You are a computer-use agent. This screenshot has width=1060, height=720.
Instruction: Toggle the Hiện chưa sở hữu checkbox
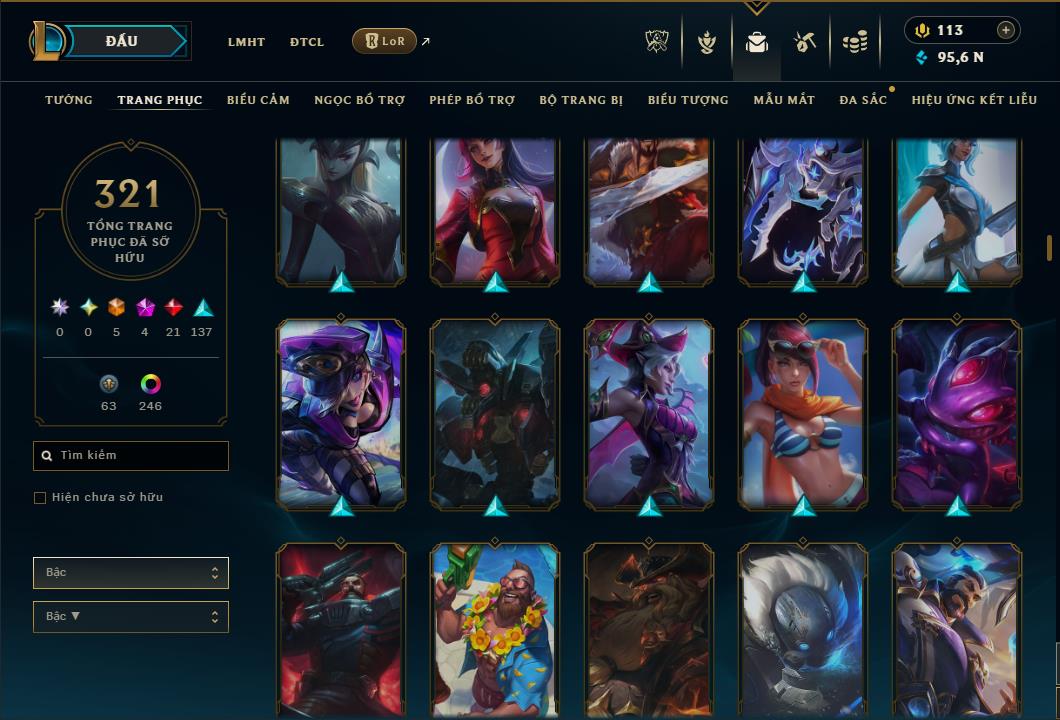pos(40,498)
